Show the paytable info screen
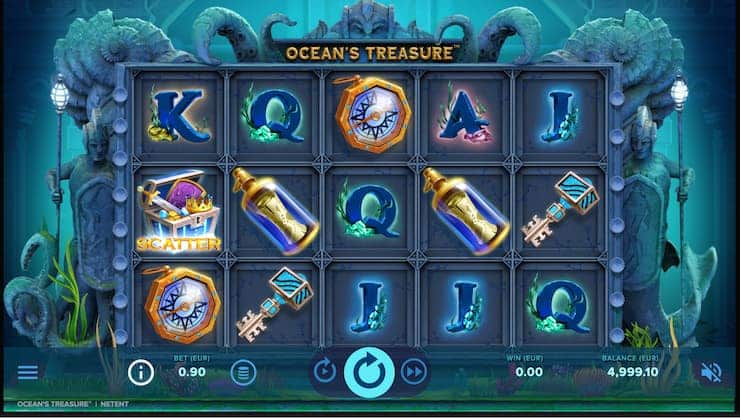The image size is (740, 418). pos(141,373)
